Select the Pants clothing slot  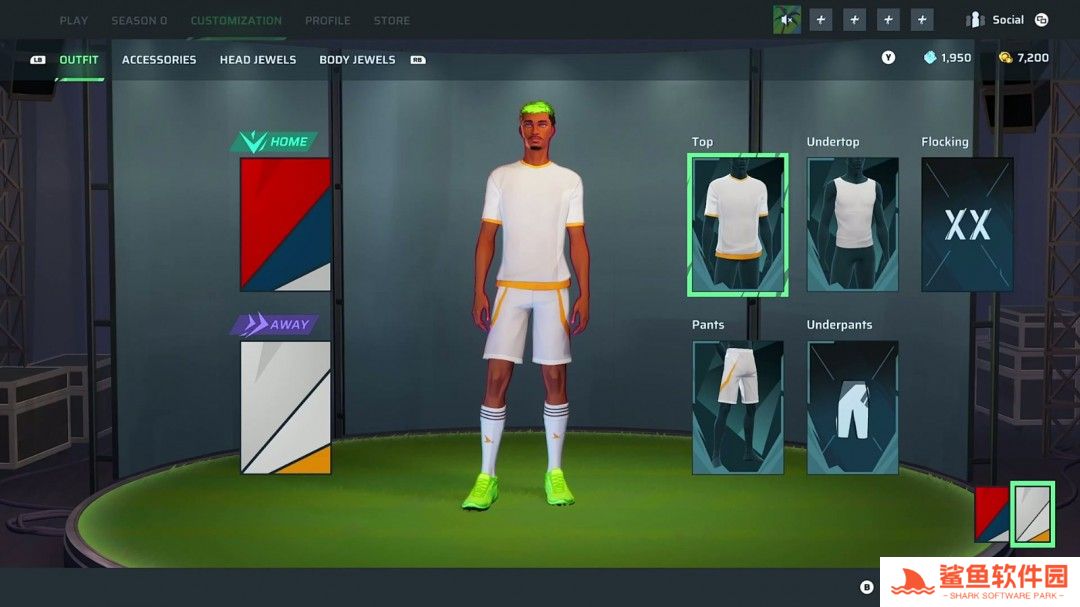click(x=738, y=407)
